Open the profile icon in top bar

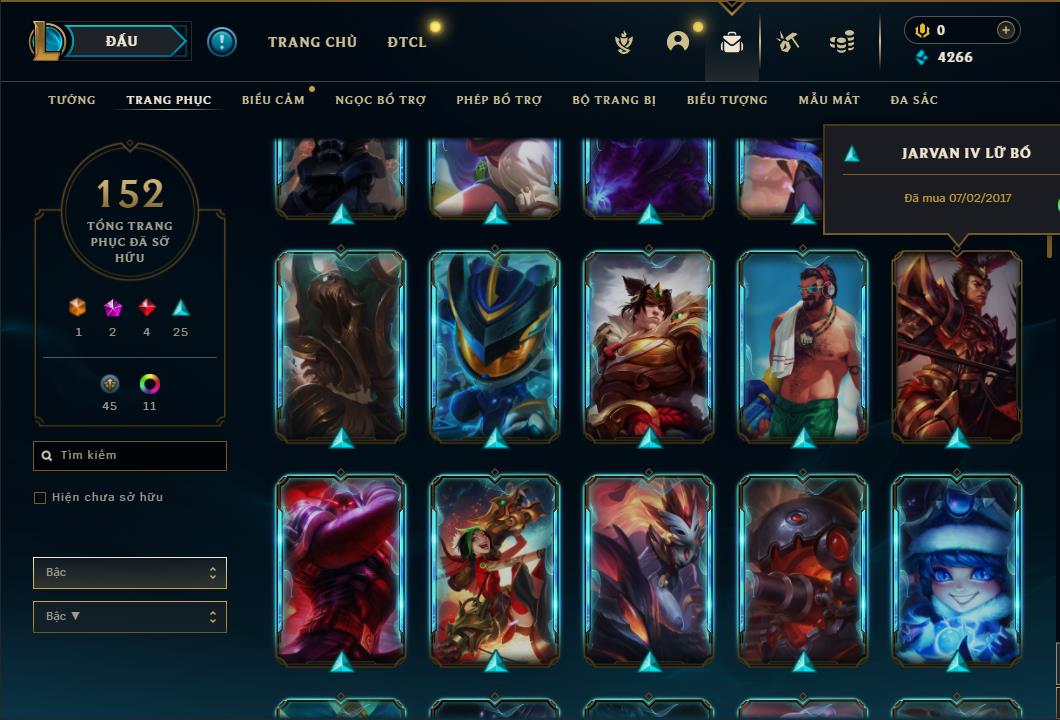coord(678,42)
